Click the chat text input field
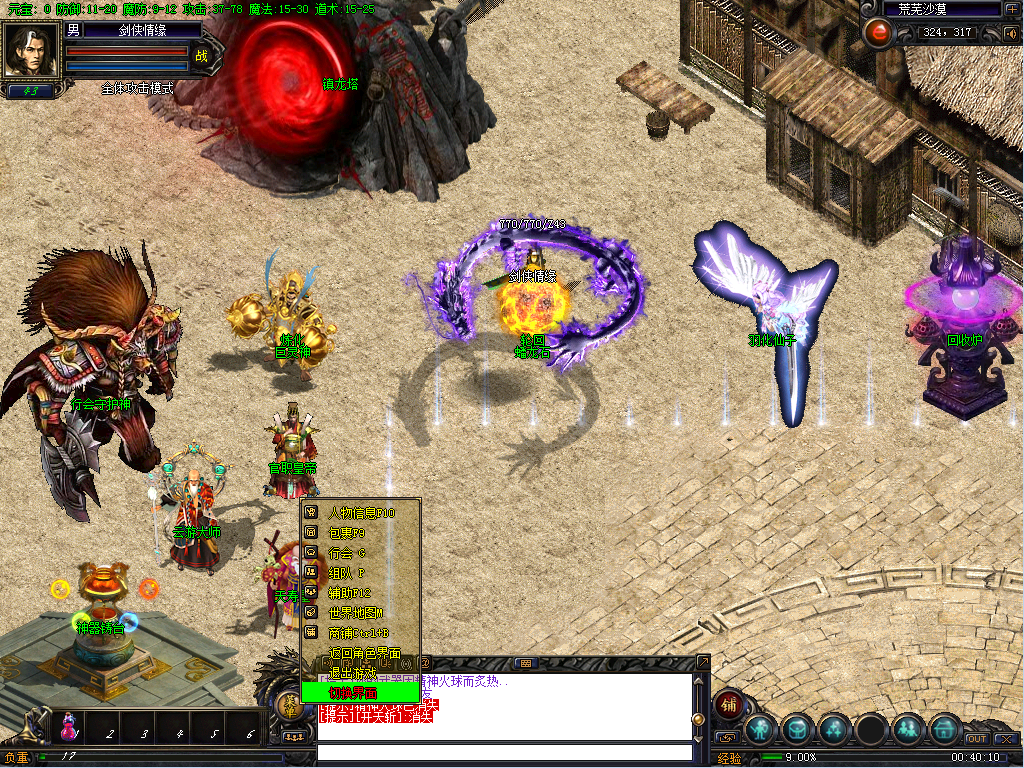Screen dimensions: 1024x768 504,752
